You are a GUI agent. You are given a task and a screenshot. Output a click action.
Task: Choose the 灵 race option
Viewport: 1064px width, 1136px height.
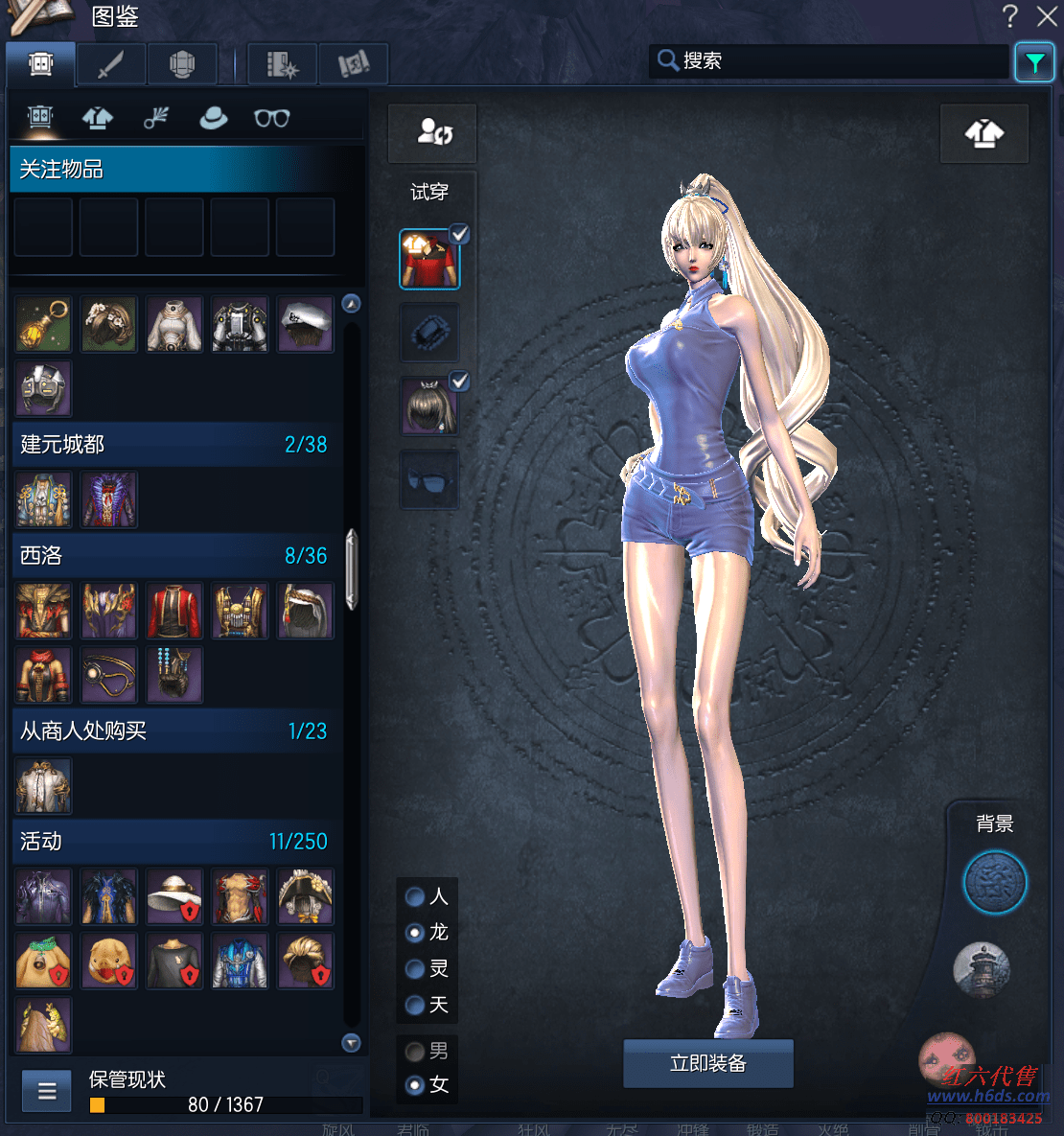coord(415,969)
